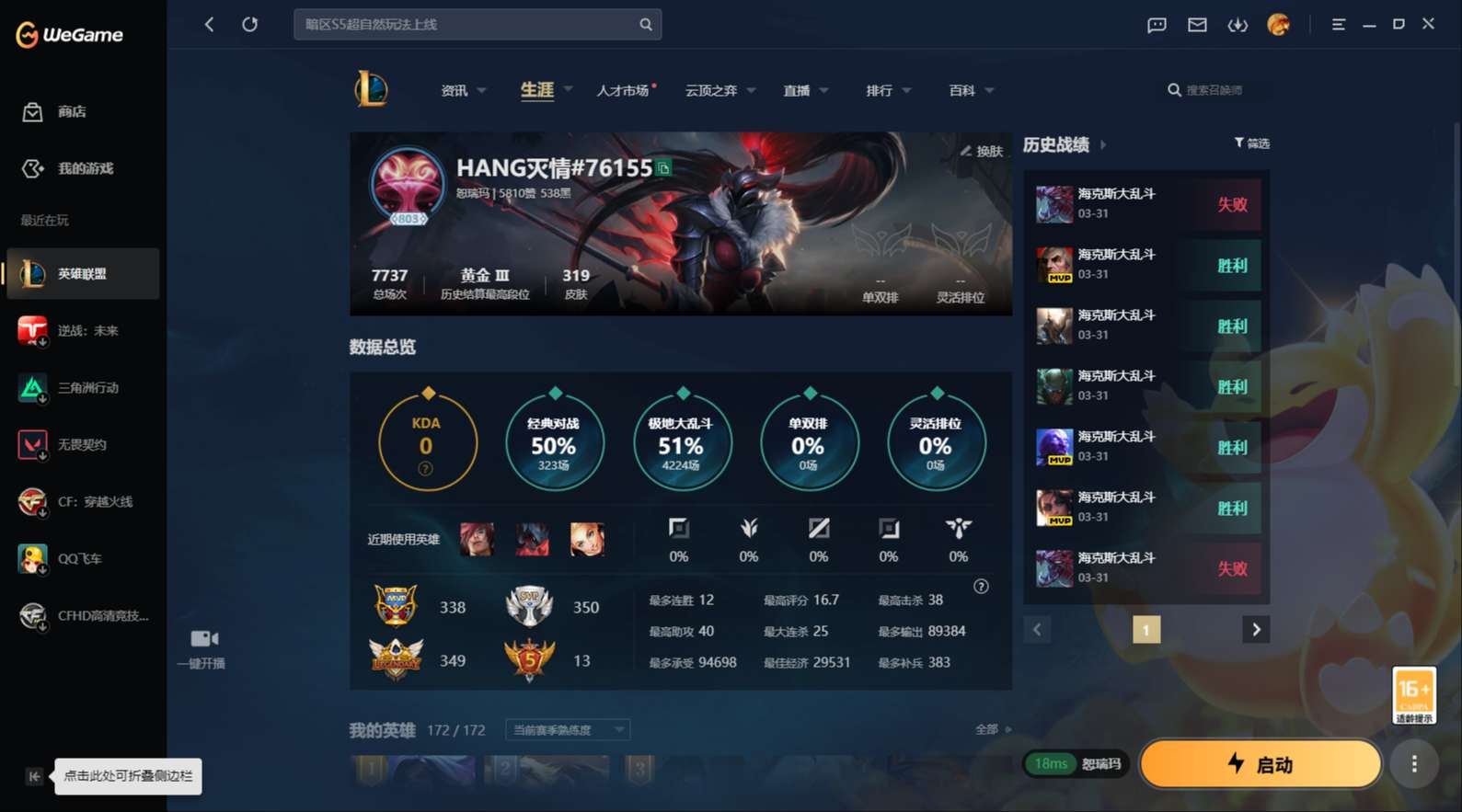Open the chat bubble icon in title bar
1462x812 pixels.
click(1156, 25)
